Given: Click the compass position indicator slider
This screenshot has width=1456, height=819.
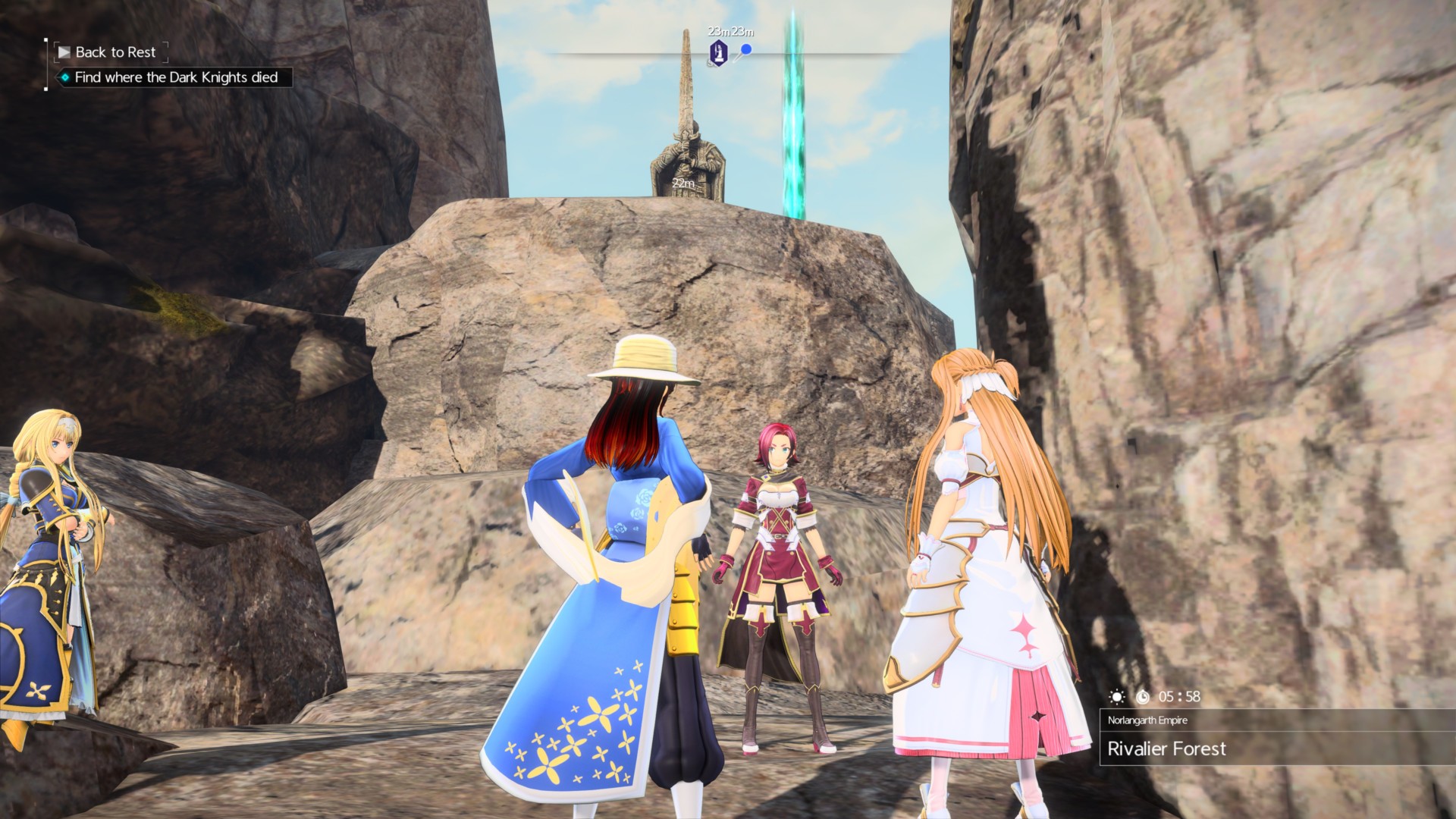Looking at the screenshot, I should tap(745, 48).
